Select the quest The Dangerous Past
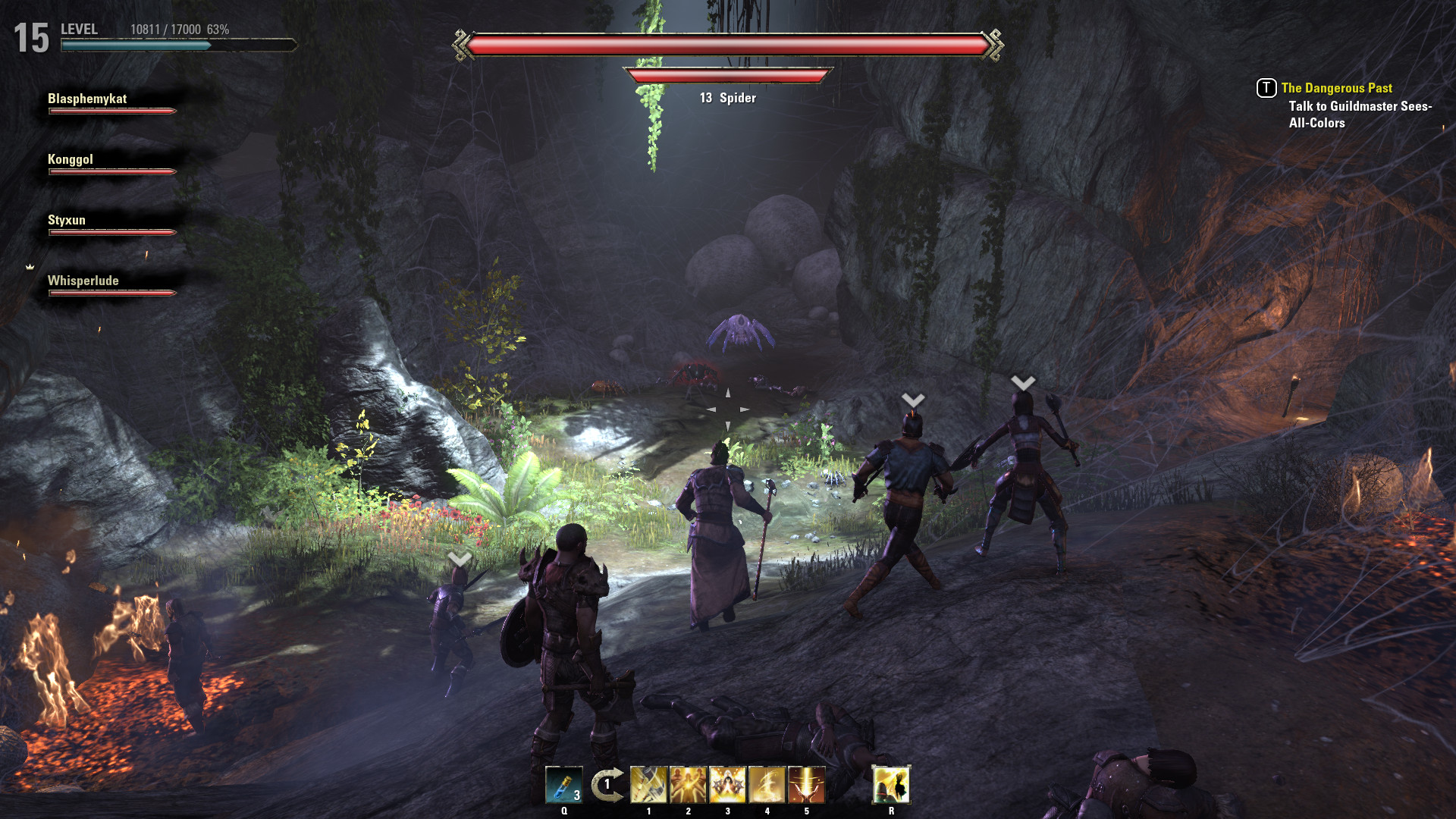Image resolution: width=1456 pixels, height=819 pixels. click(x=1336, y=88)
